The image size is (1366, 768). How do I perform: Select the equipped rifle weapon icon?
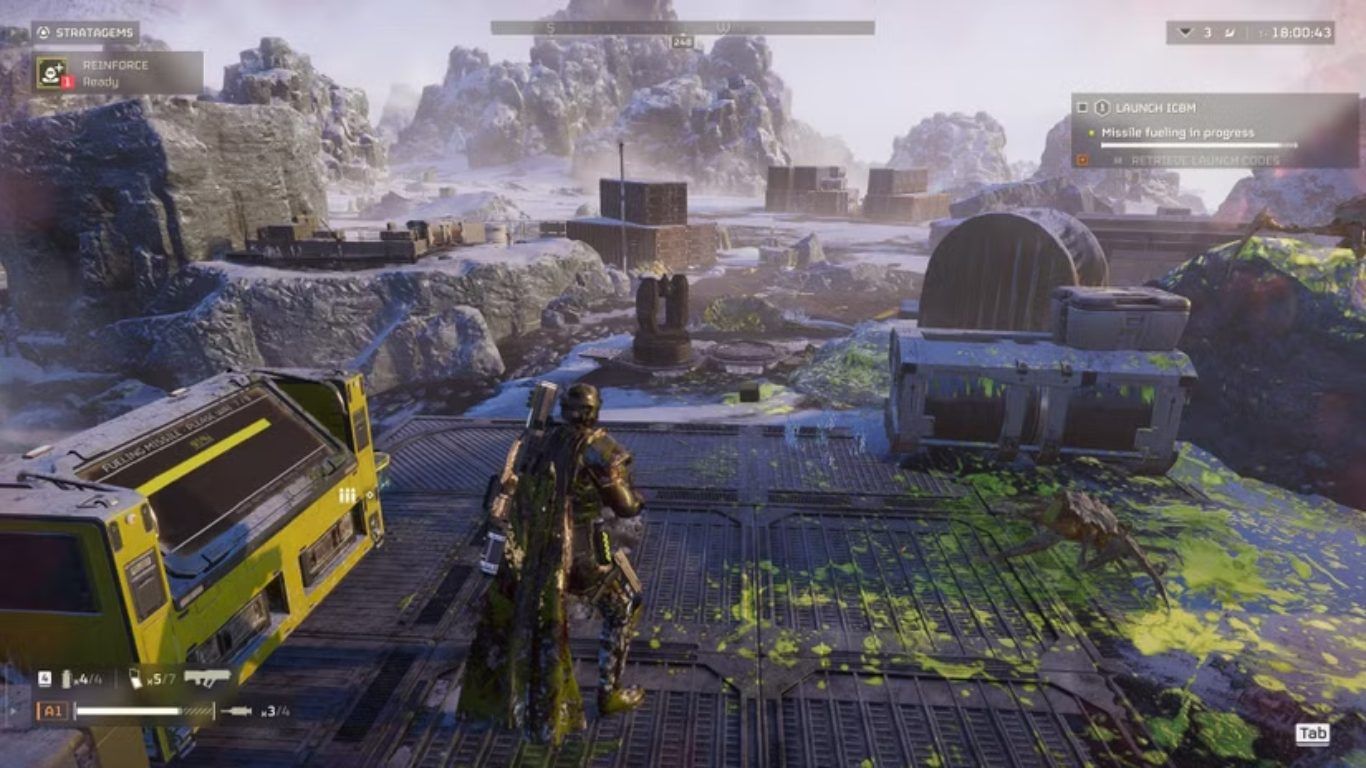207,678
